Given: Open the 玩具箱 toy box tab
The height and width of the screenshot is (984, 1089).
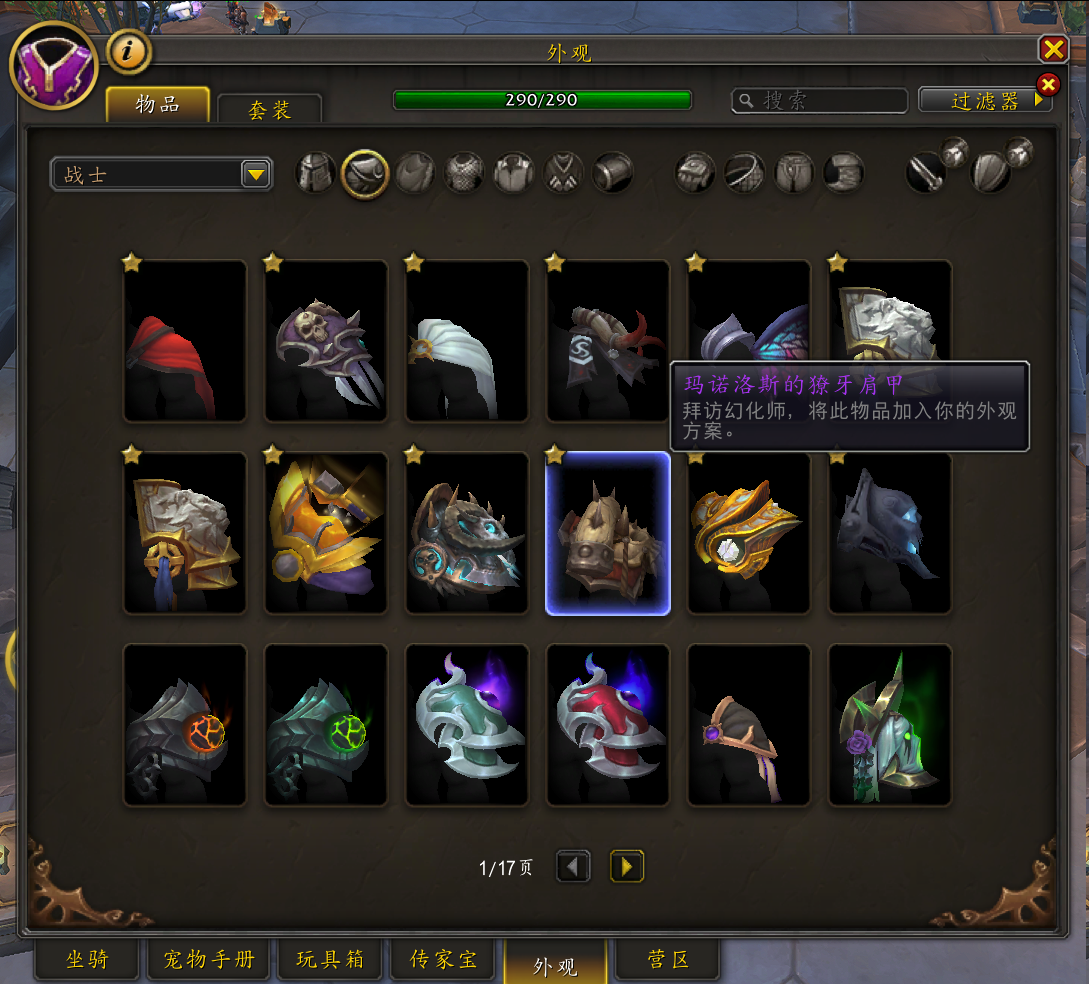Looking at the screenshot, I should (x=330, y=961).
